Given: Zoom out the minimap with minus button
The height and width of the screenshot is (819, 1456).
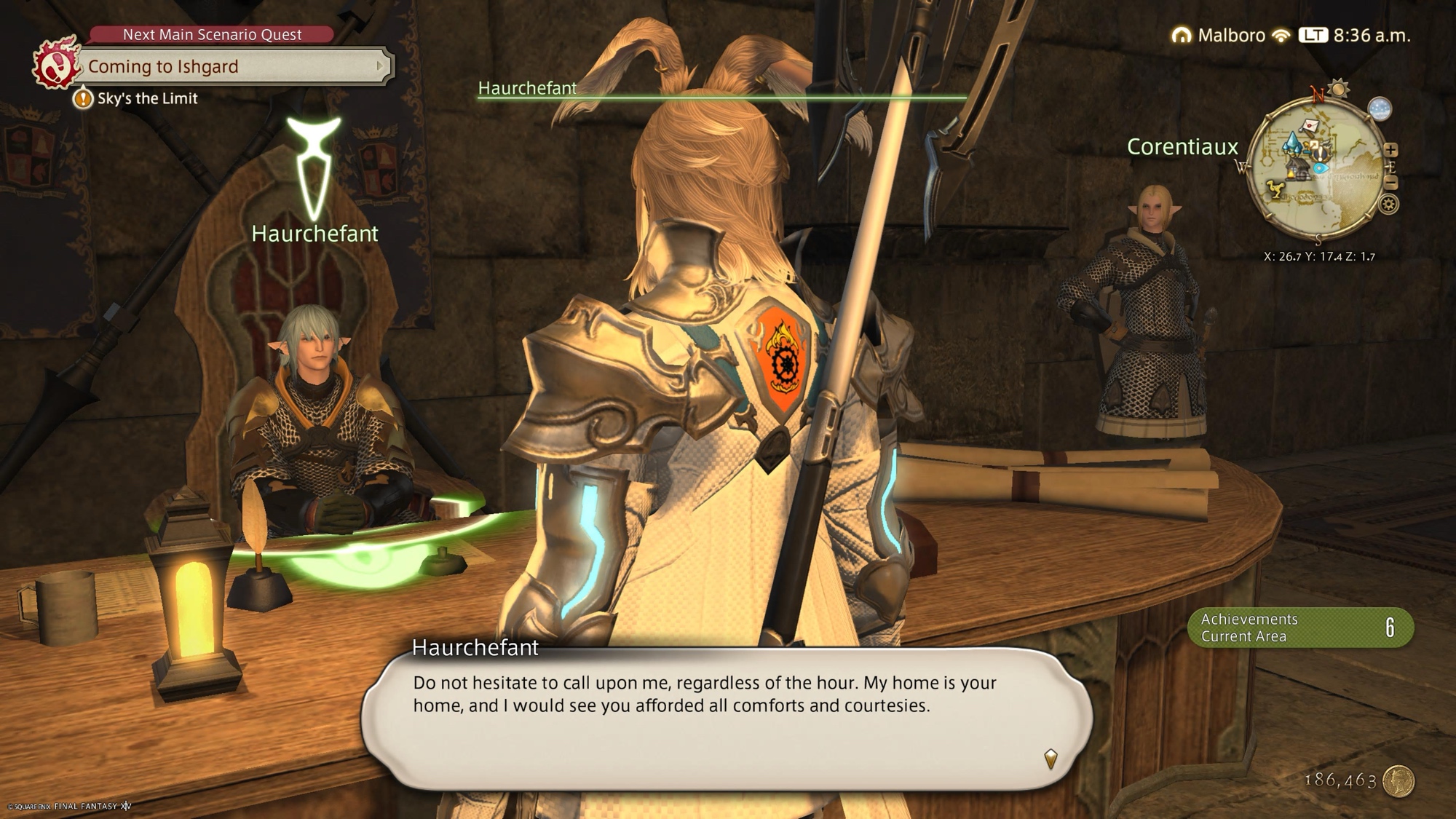Looking at the screenshot, I should (x=1390, y=182).
